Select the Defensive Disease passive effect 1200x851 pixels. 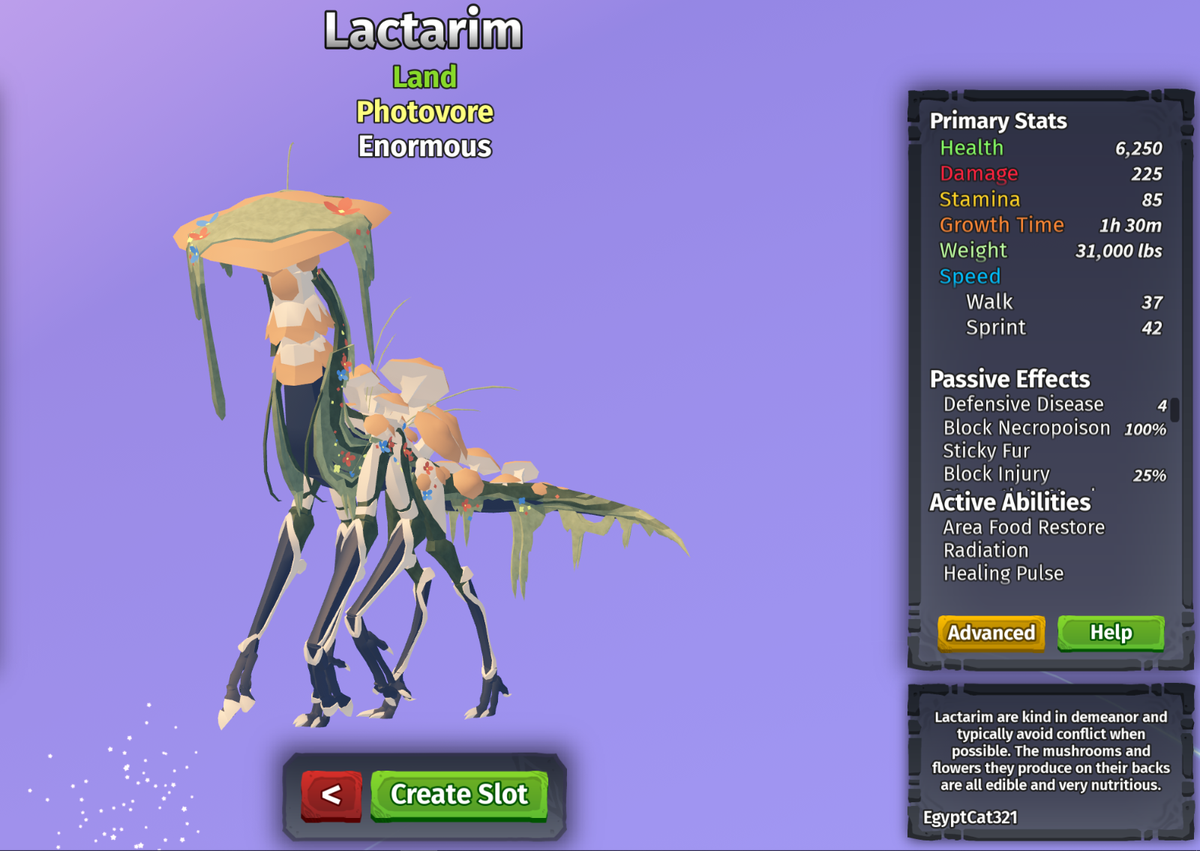[x=1023, y=405]
